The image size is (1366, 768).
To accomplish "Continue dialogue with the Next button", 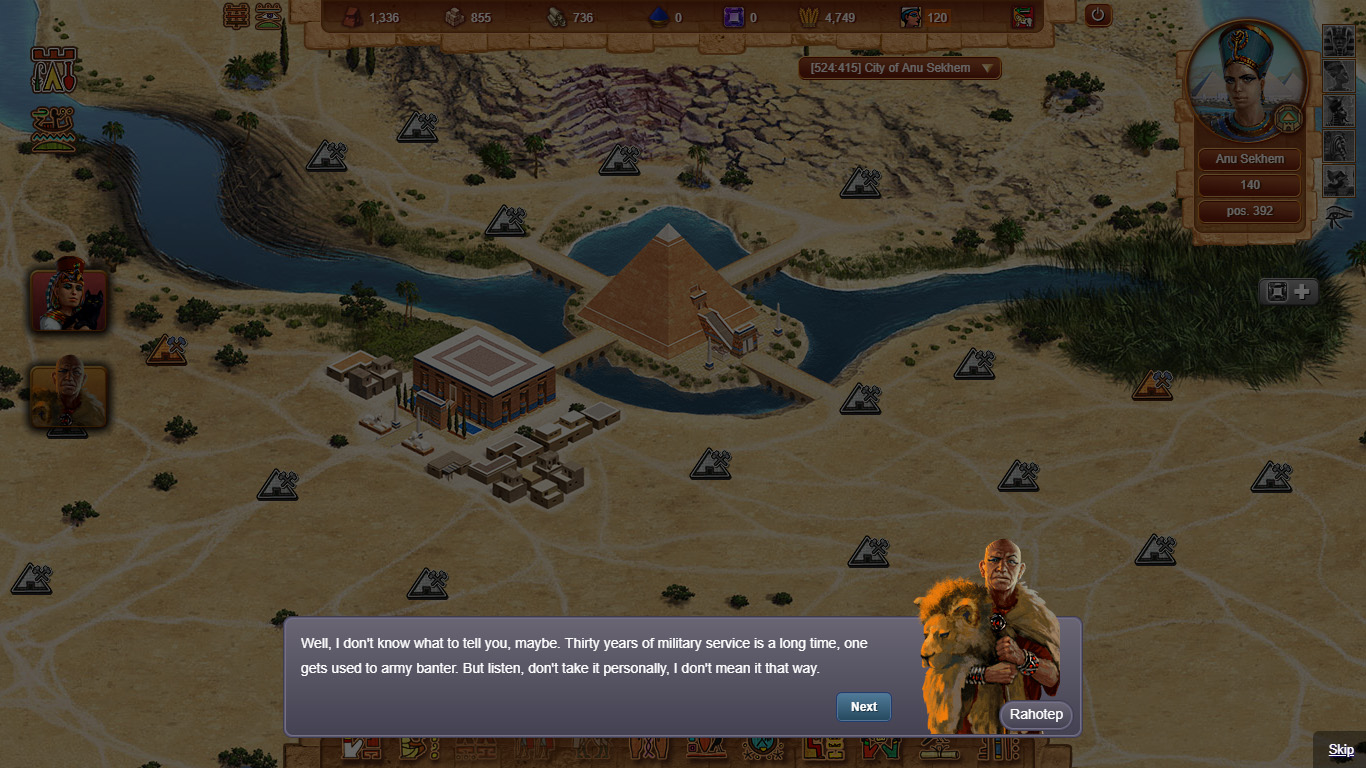I will pyautogui.click(x=863, y=706).
